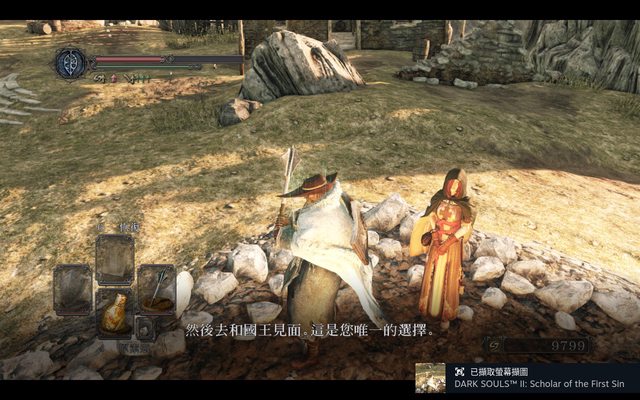Select the right-hand weapon slot
The width and height of the screenshot is (640, 400).
[x=157, y=288]
